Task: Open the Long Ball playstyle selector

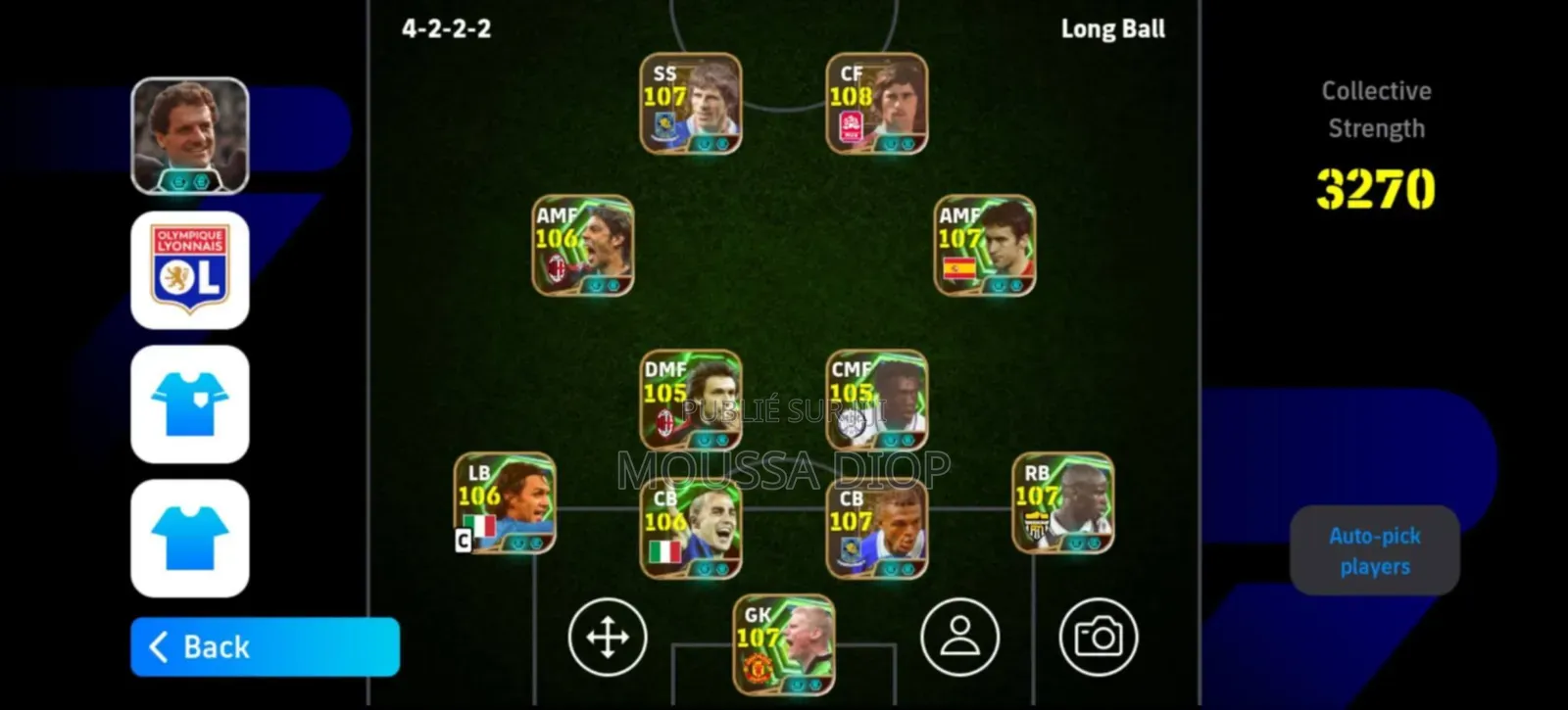Action: (1112, 28)
